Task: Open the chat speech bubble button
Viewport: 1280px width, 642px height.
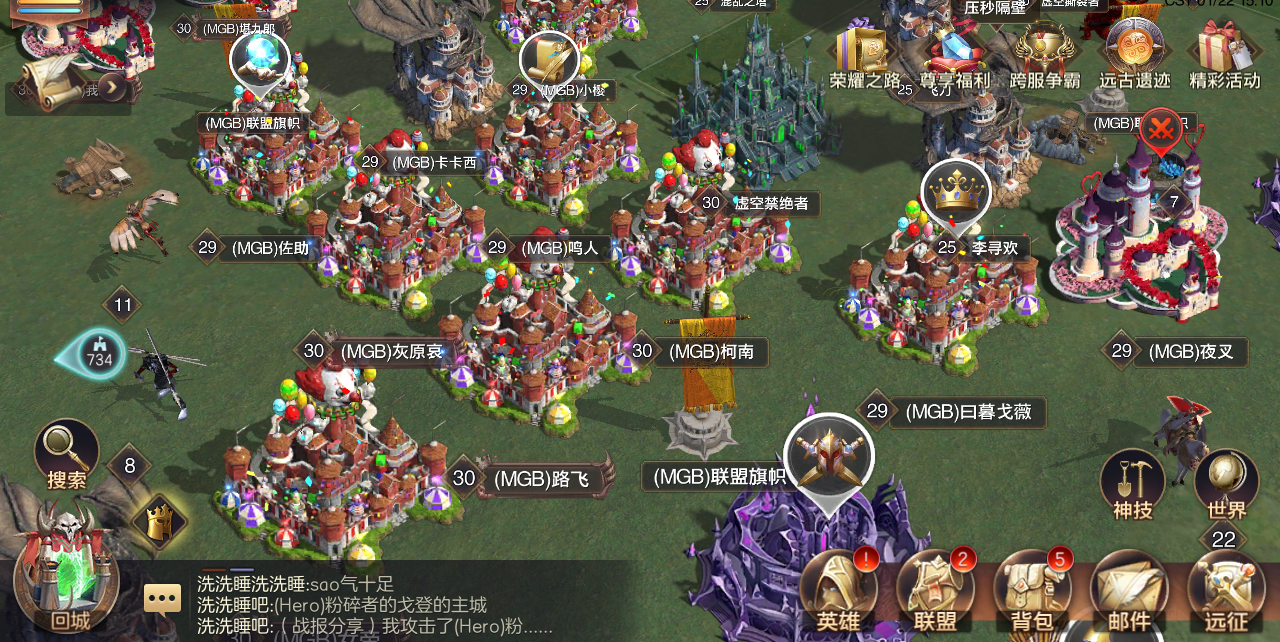Action: pos(162,599)
